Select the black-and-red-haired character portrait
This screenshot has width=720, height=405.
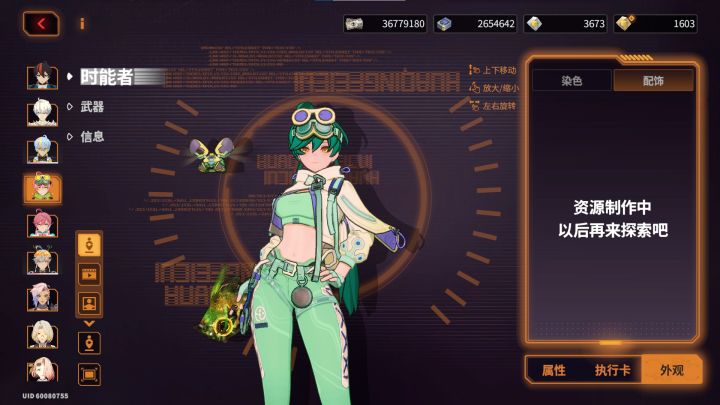41,78
